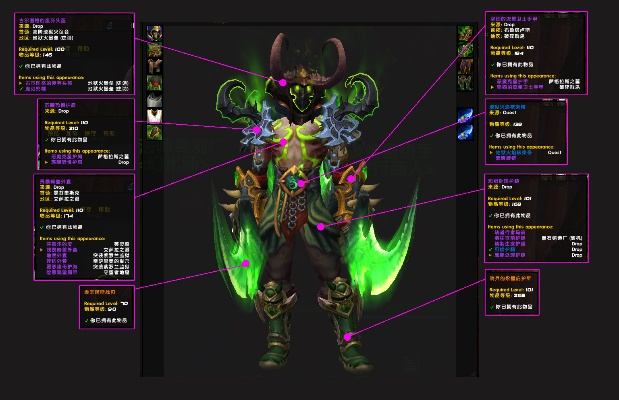Select the helmet appearance slot
Image resolution: width=619 pixels, height=400 pixels.
[x=154, y=32]
